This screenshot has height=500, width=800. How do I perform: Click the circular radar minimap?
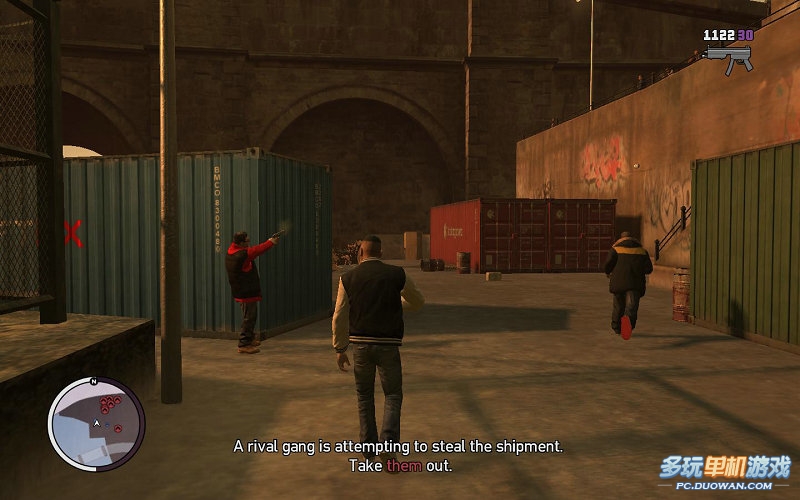[97, 423]
